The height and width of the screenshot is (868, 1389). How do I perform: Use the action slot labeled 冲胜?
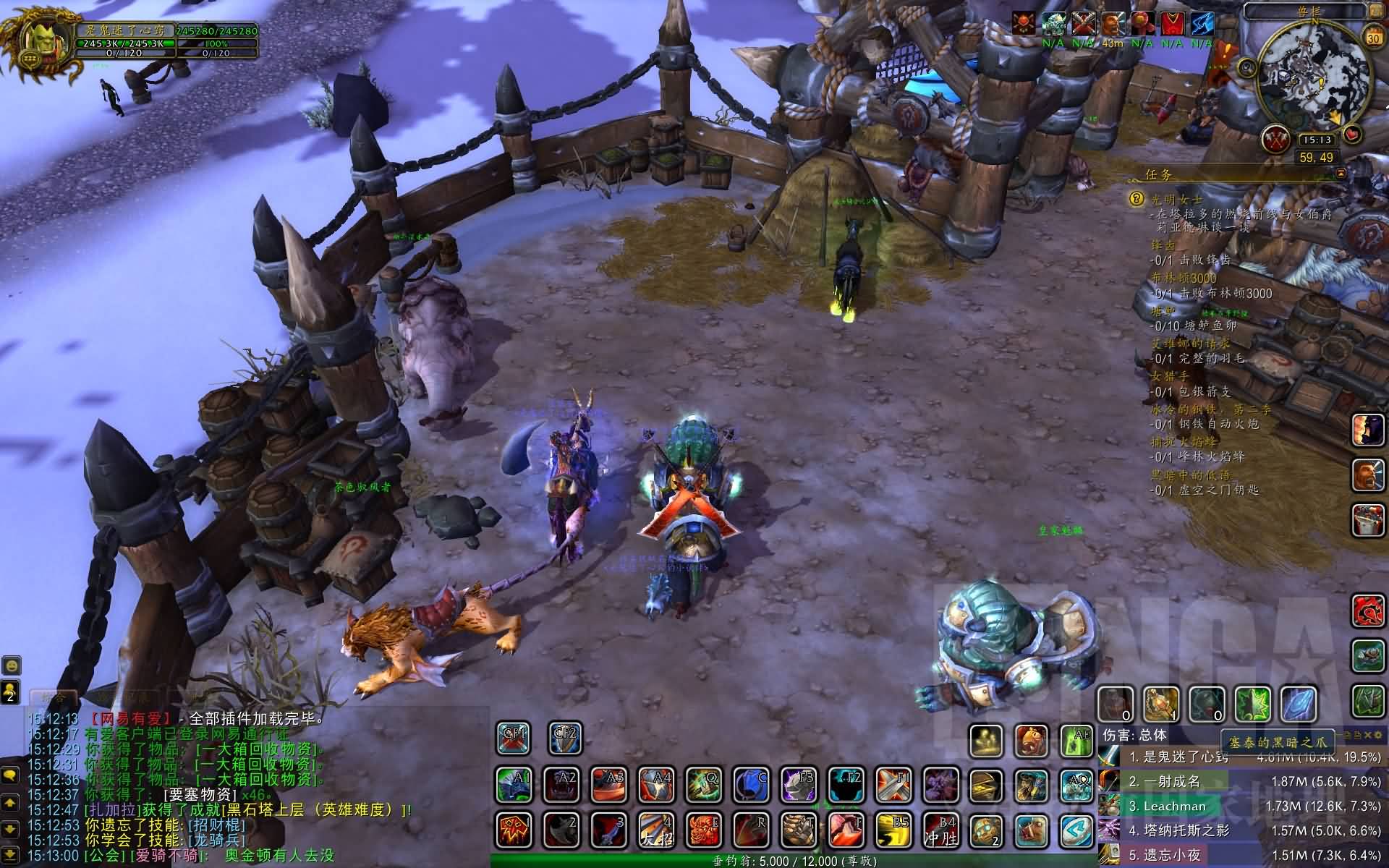pos(939,830)
